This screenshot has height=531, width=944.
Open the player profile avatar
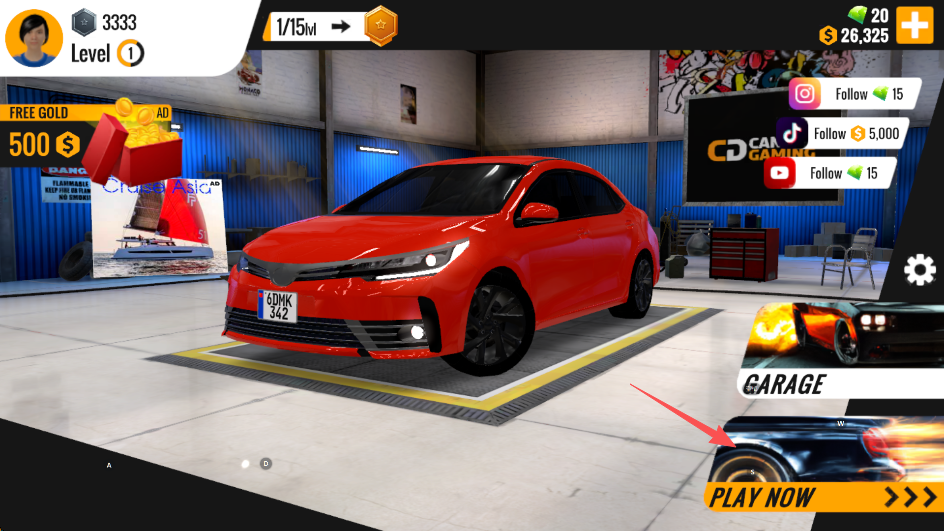[35, 37]
